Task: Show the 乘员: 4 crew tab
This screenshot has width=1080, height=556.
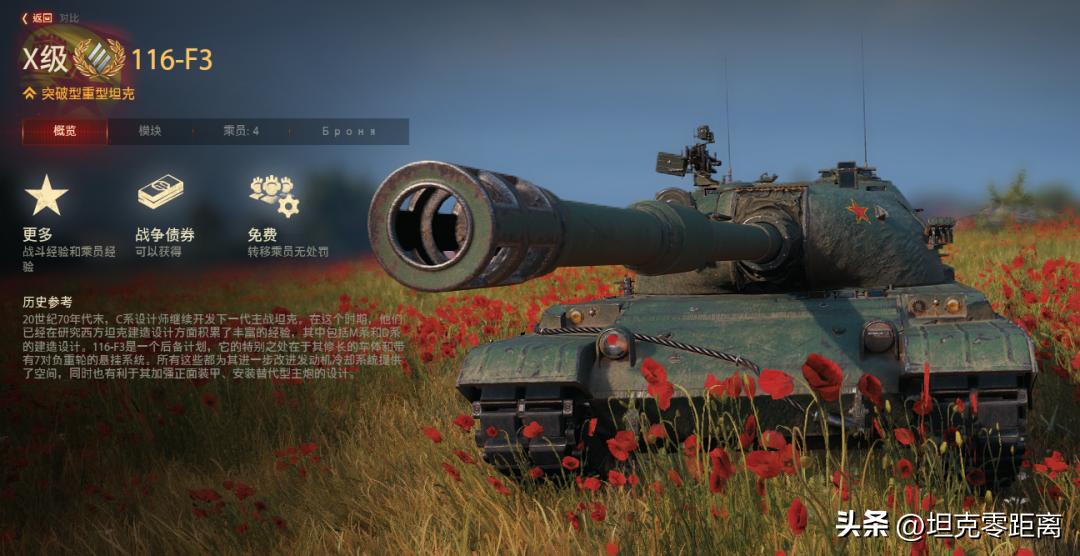Action: [x=241, y=131]
